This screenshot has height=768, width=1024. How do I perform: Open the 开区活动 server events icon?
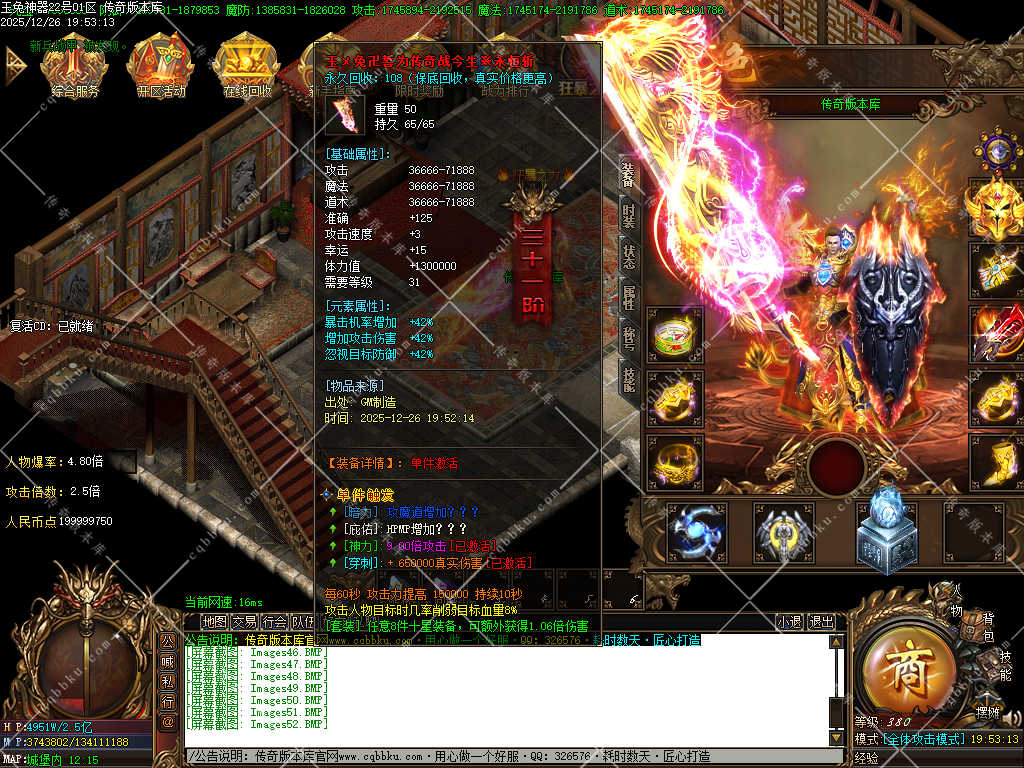point(160,68)
